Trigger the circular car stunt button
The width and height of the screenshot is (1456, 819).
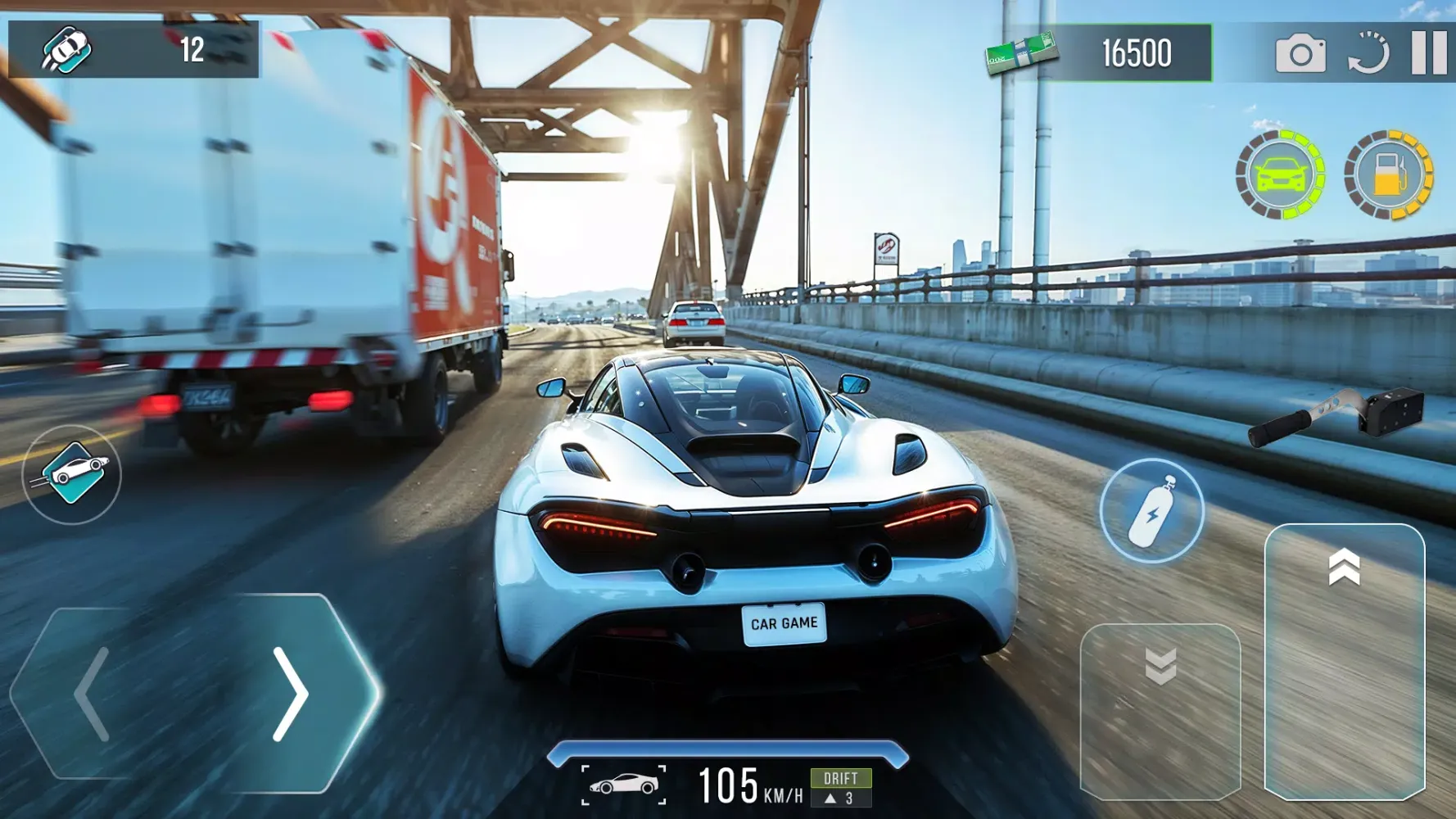click(x=72, y=474)
